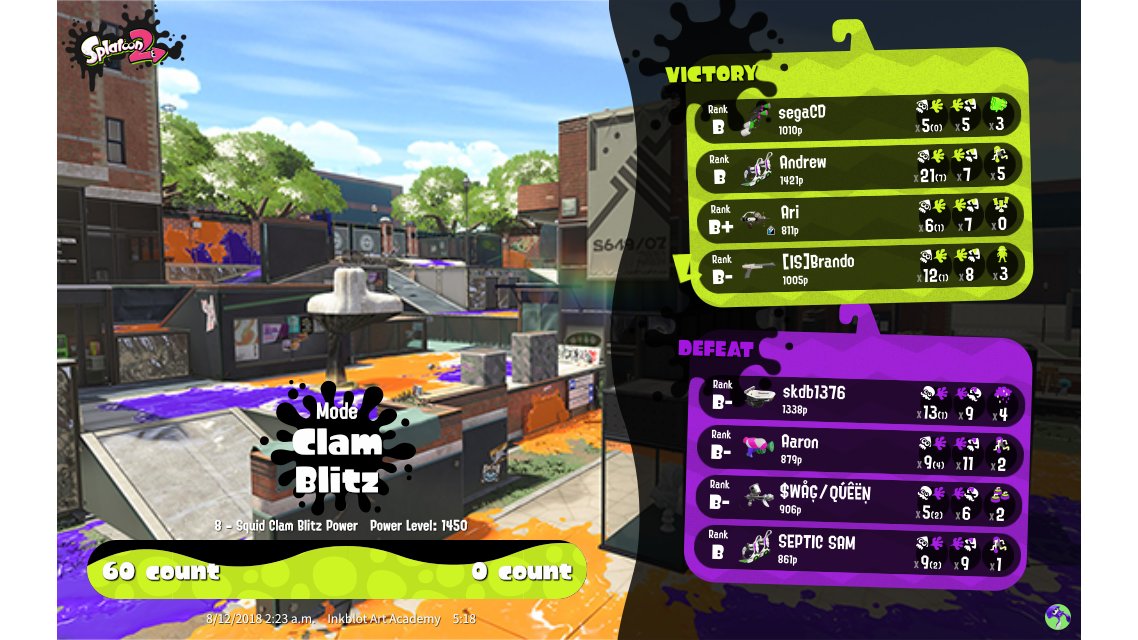Click the round purple squid icon

click(1057, 617)
